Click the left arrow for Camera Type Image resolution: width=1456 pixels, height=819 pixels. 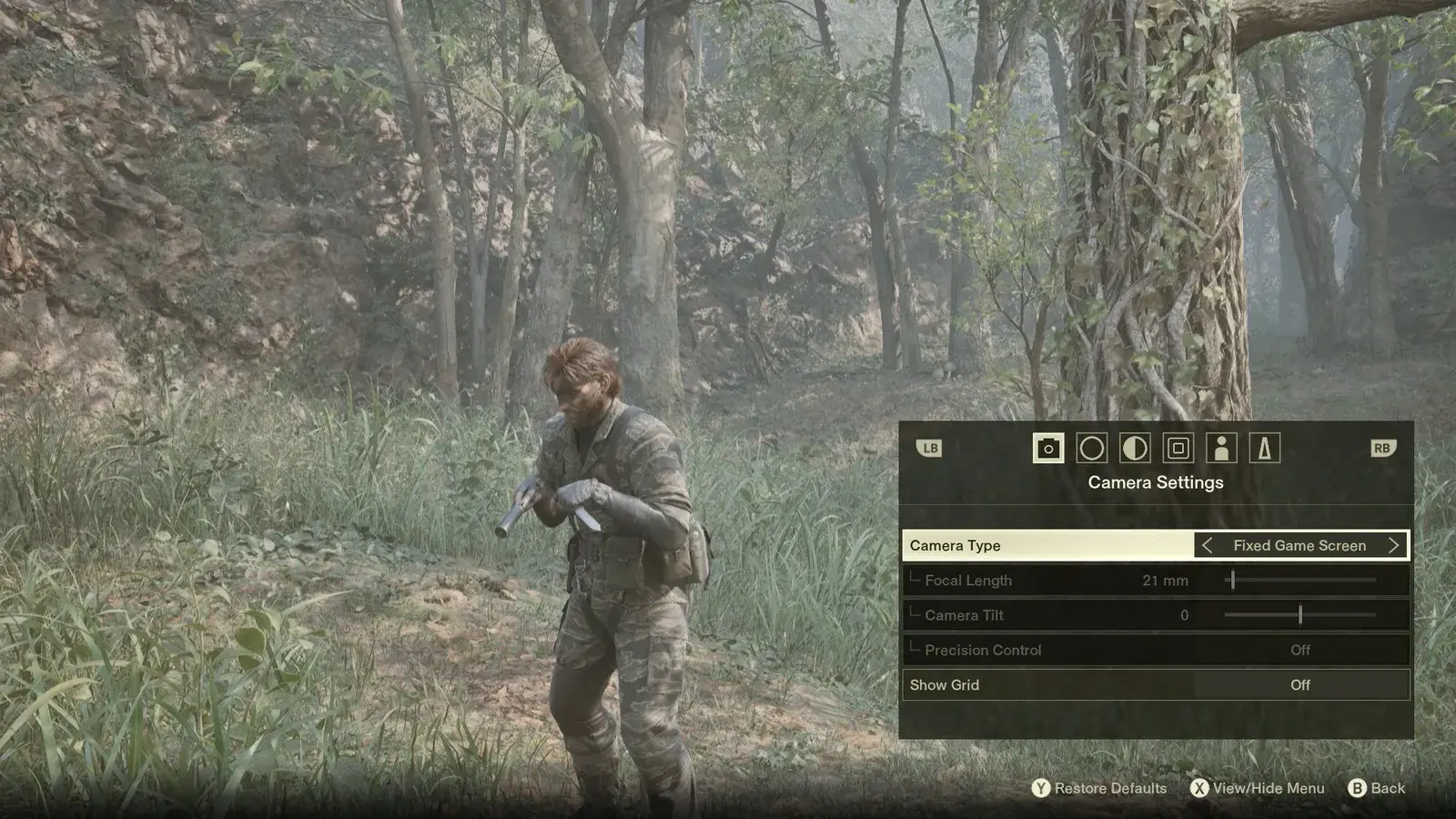coord(1208,545)
